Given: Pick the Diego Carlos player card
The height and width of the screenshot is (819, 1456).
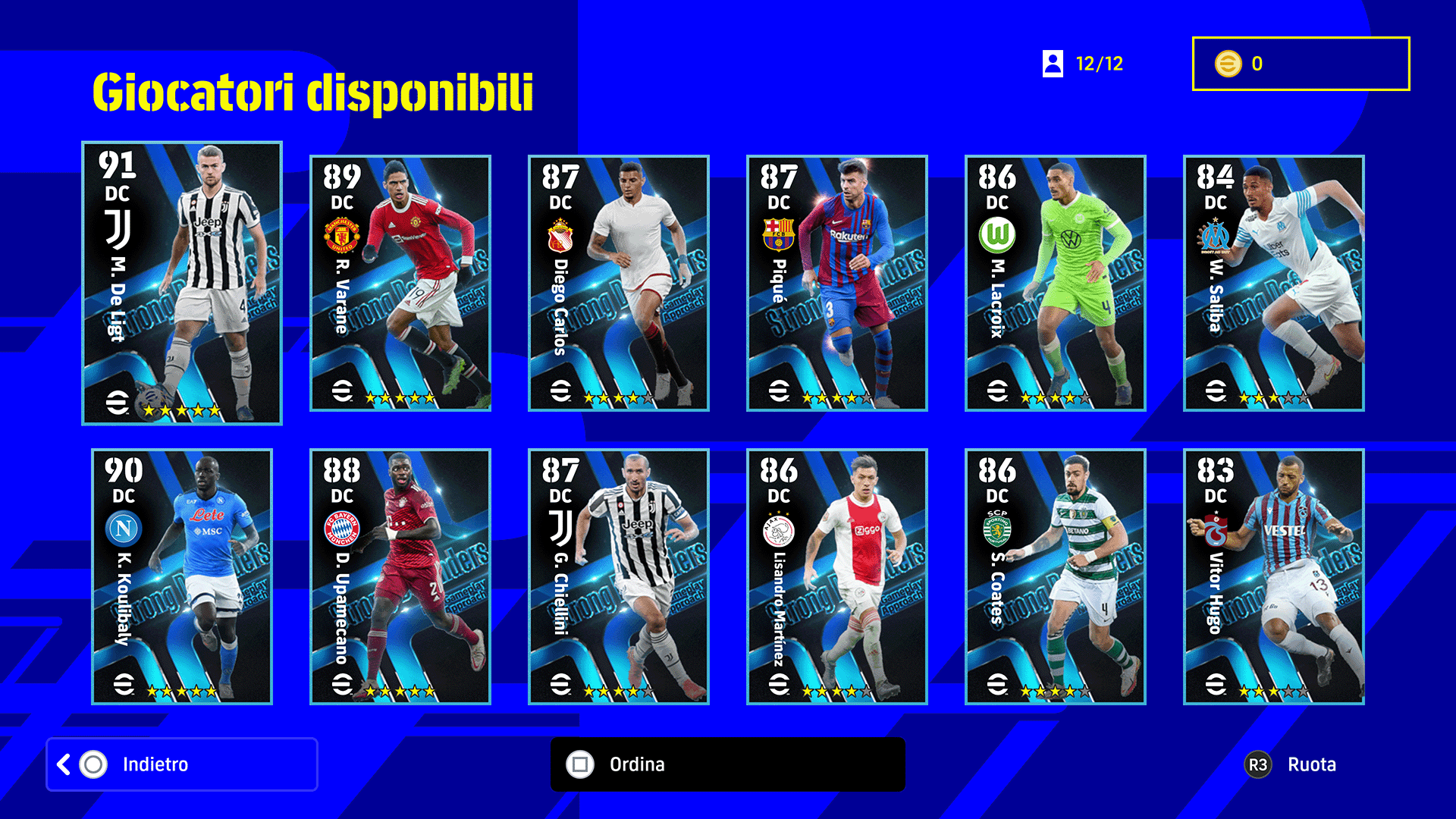Looking at the screenshot, I should click(x=619, y=283).
